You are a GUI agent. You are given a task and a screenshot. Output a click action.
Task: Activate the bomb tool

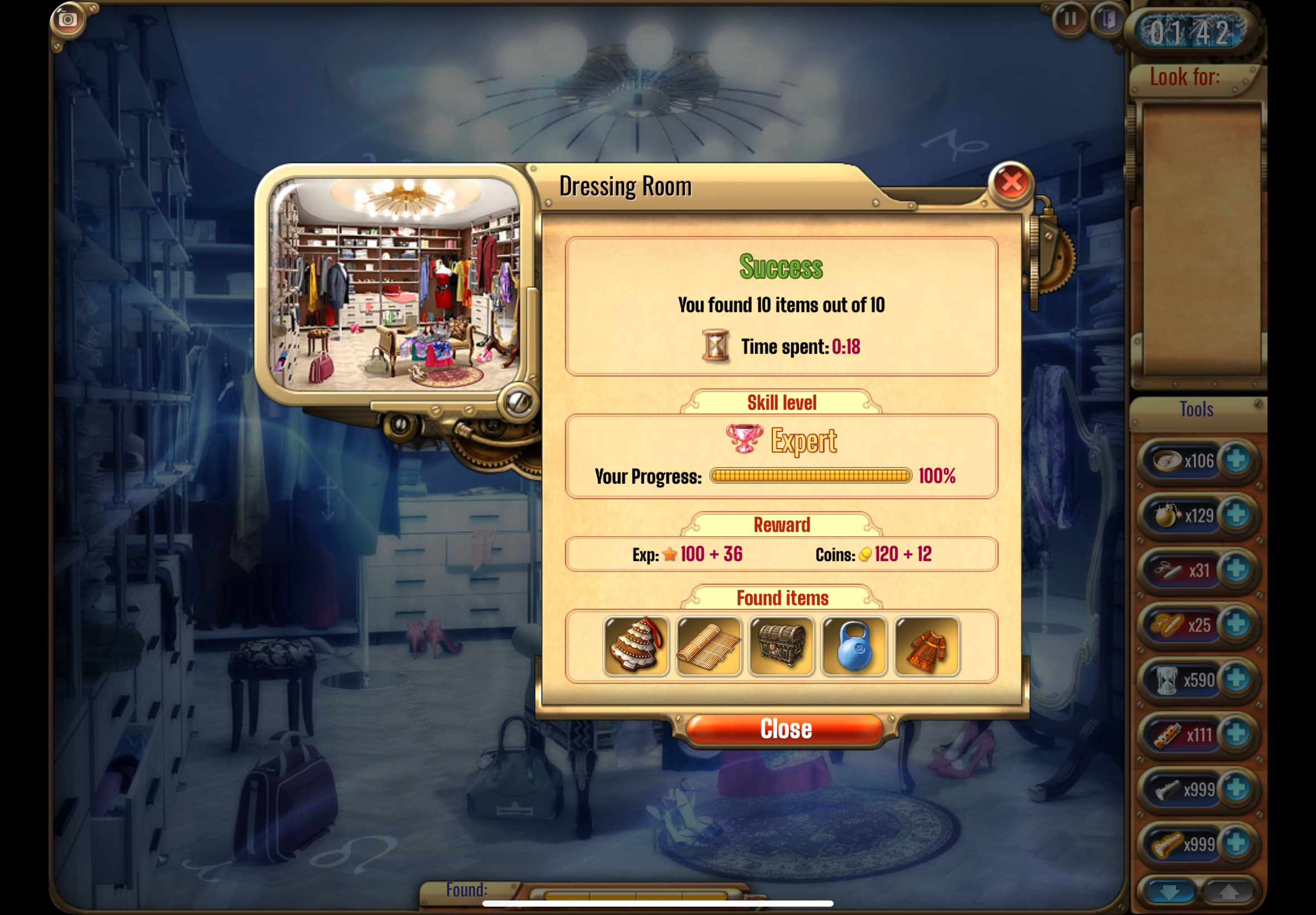coord(1168,515)
